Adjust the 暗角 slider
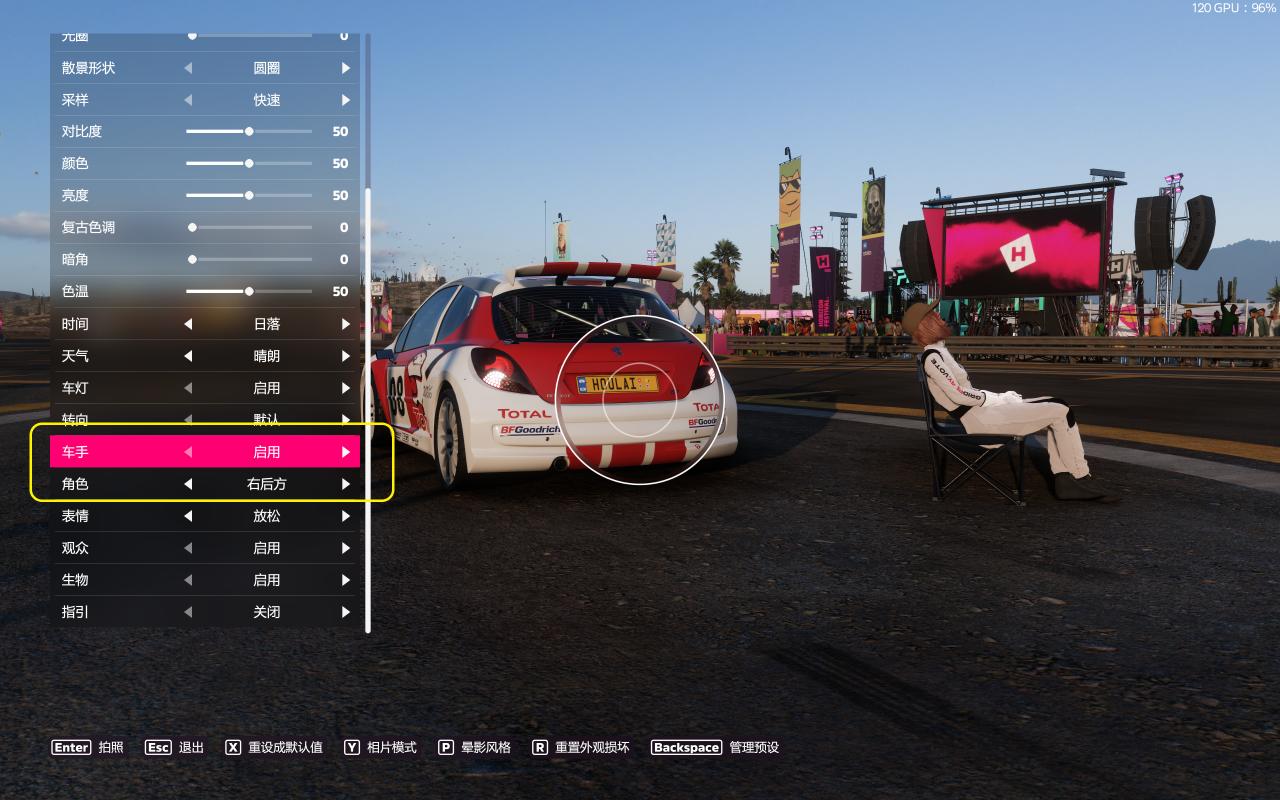This screenshot has width=1280, height=800. [250, 259]
